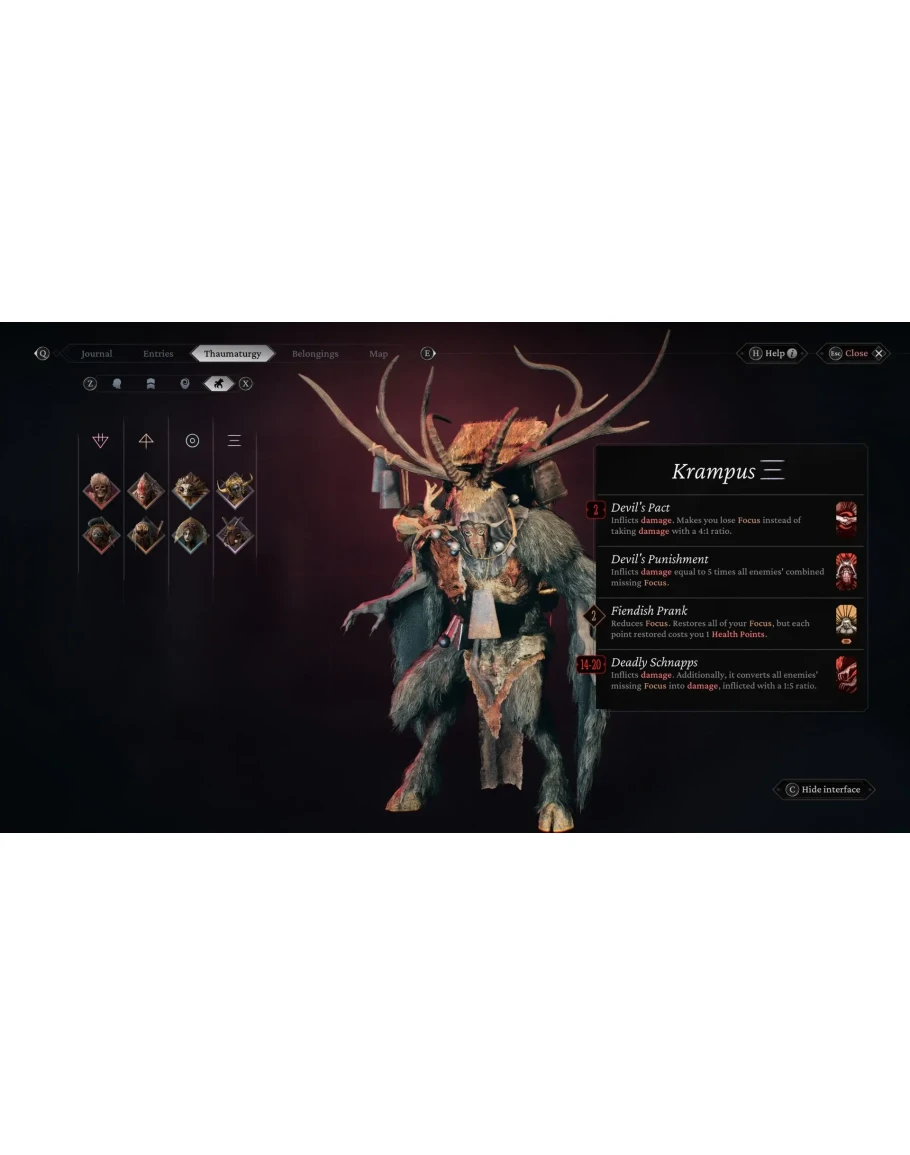Screen dimensions: 910x1155
Task: Select the pale woman salutor portrait
Action: click(x=190, y=534)
